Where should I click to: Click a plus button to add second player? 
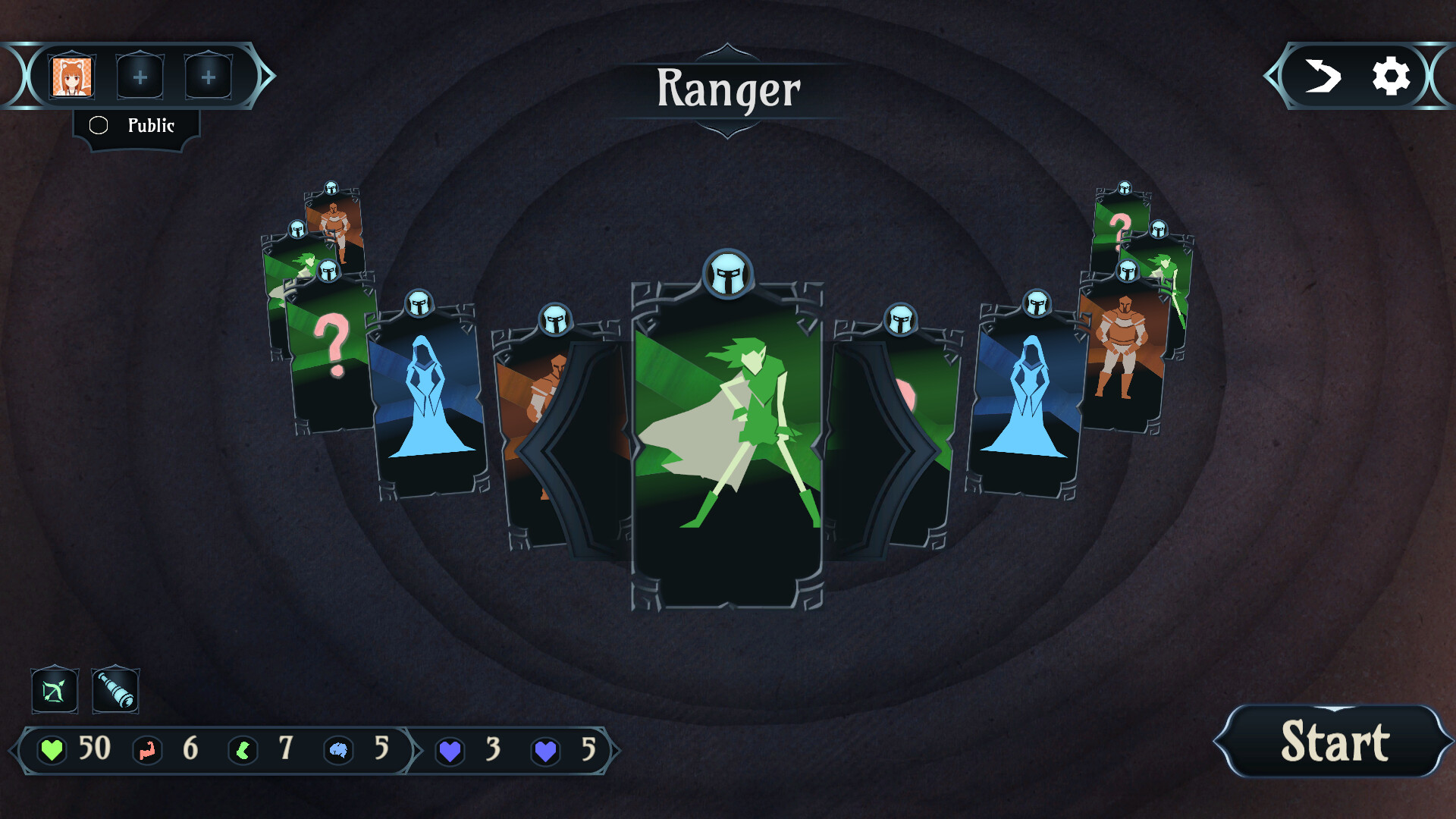[140, 75]
